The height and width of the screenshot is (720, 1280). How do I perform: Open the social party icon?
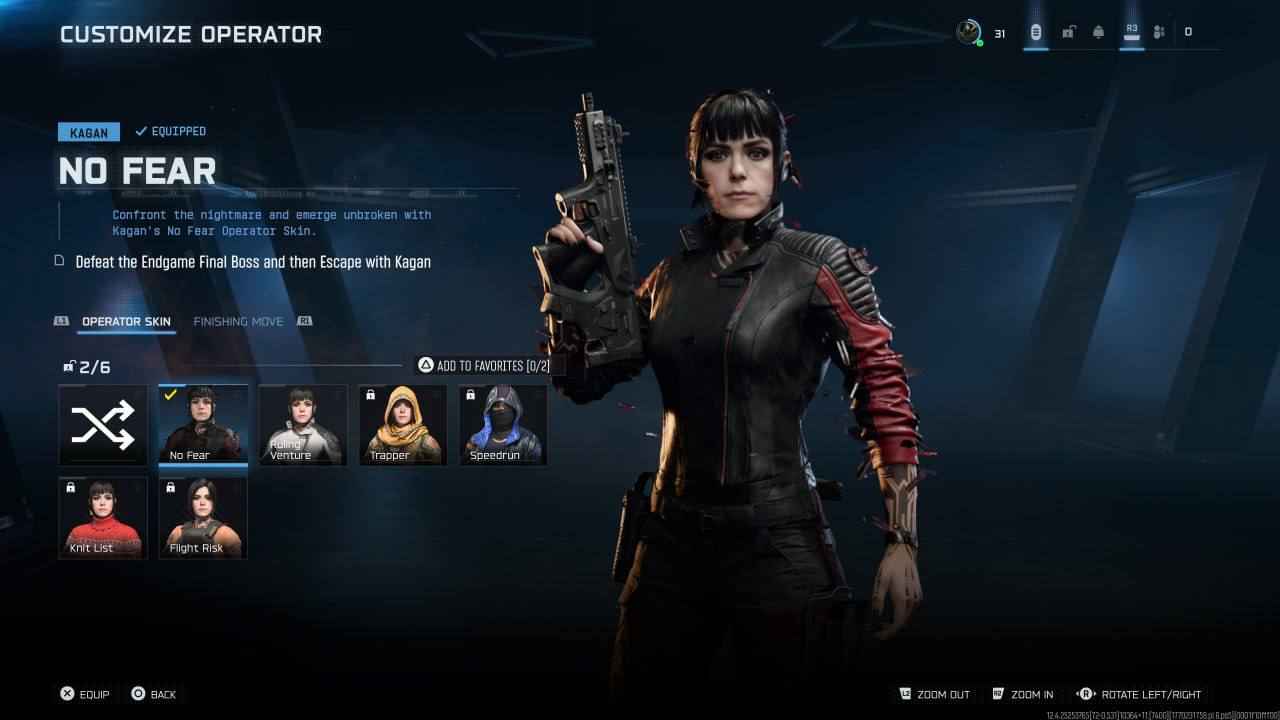coord(1159,32)
